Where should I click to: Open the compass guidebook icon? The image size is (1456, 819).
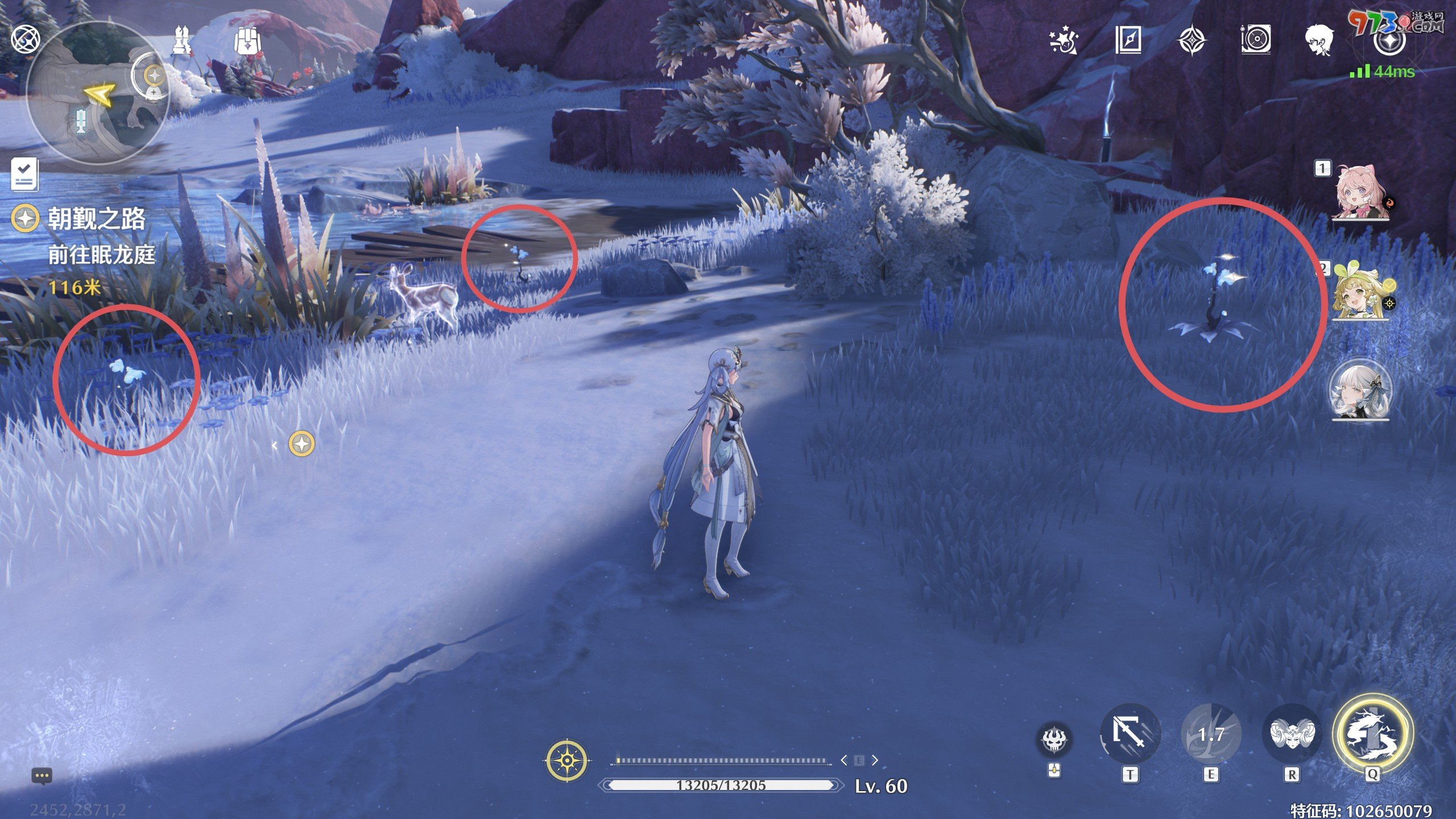pos(1128,40)
